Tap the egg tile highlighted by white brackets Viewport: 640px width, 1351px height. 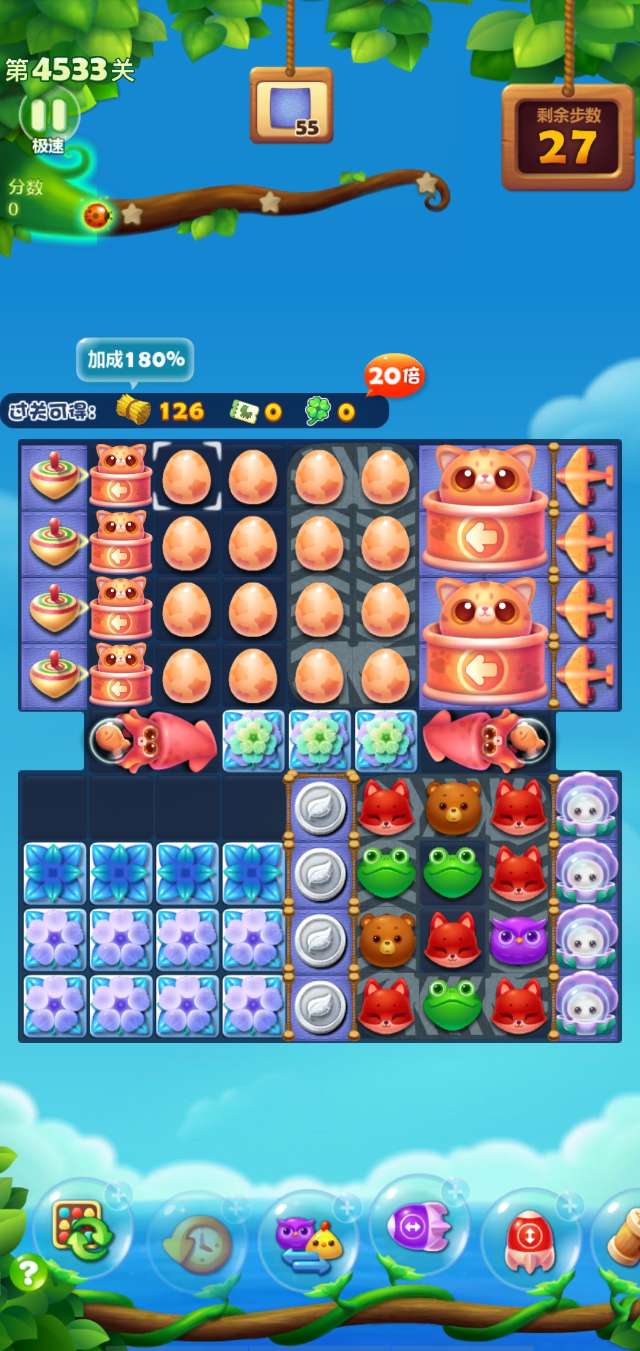[x=186, y=475]
